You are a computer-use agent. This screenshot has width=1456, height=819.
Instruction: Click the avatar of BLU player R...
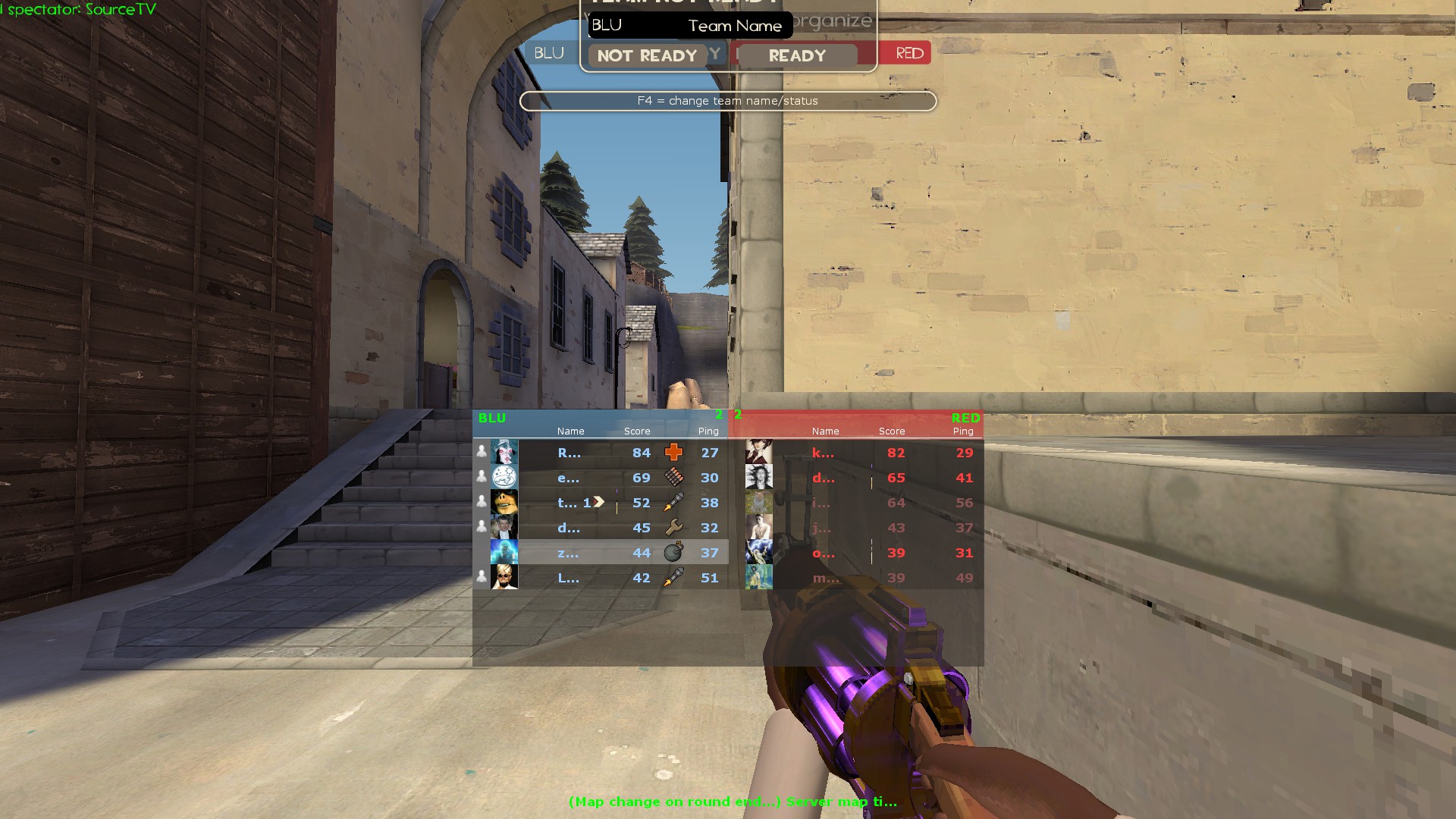[x=504, y=453]
